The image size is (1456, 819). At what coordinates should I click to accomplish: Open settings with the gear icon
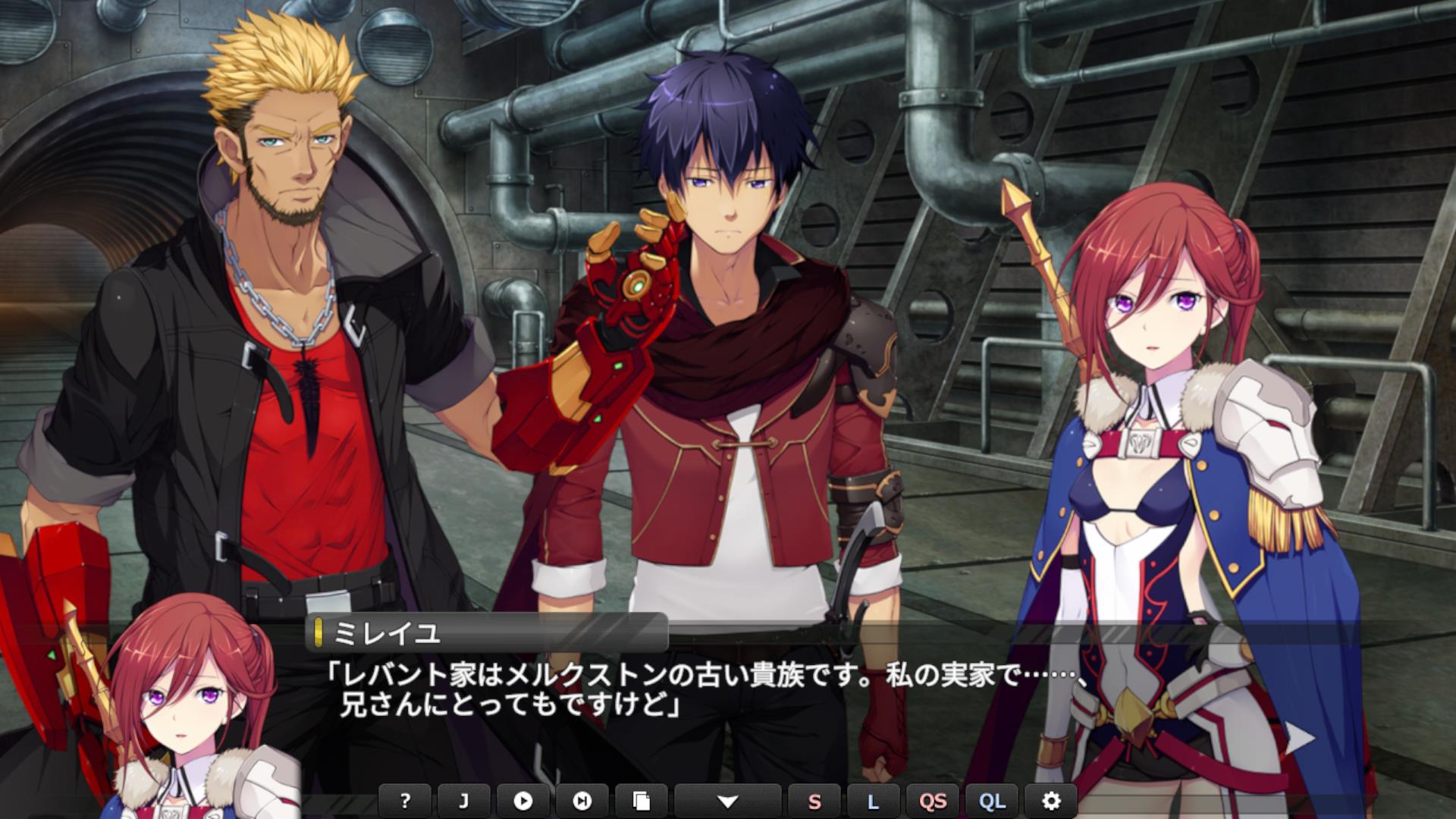coord(1051,801)
